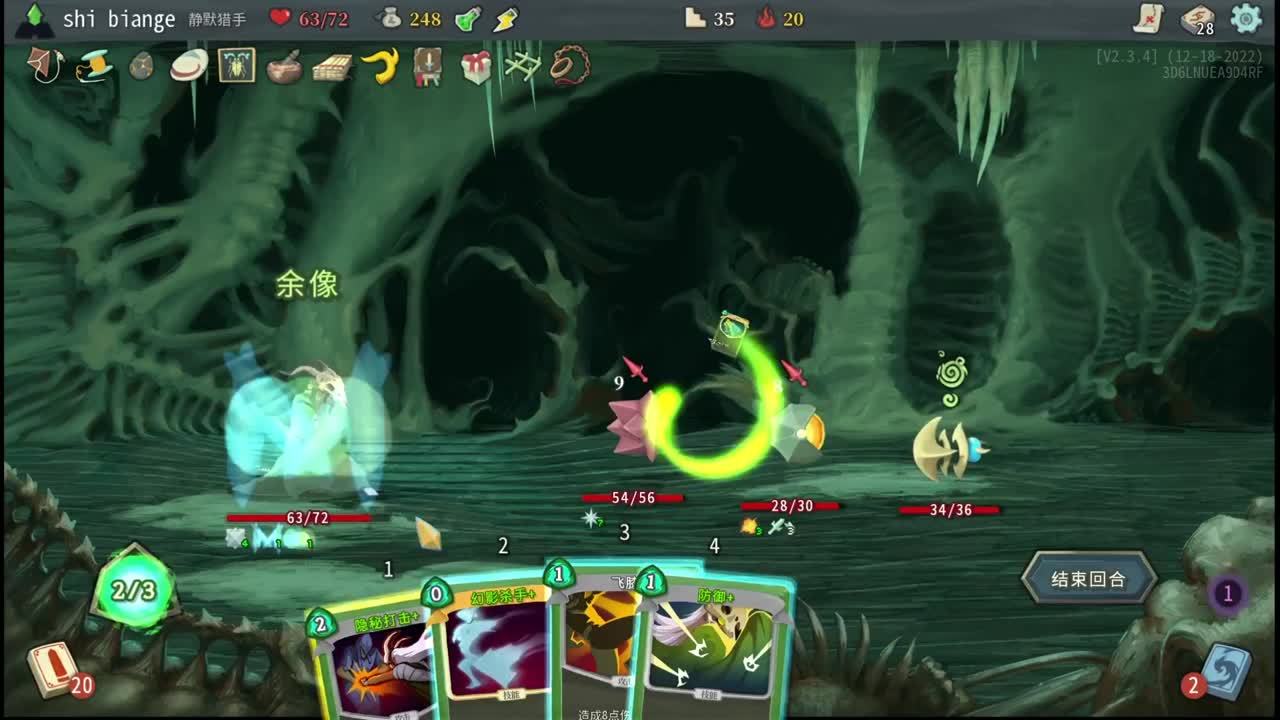Show the discard pile with 2 cards
This screenshot has width=1280, height=720.
[1222, 671]
